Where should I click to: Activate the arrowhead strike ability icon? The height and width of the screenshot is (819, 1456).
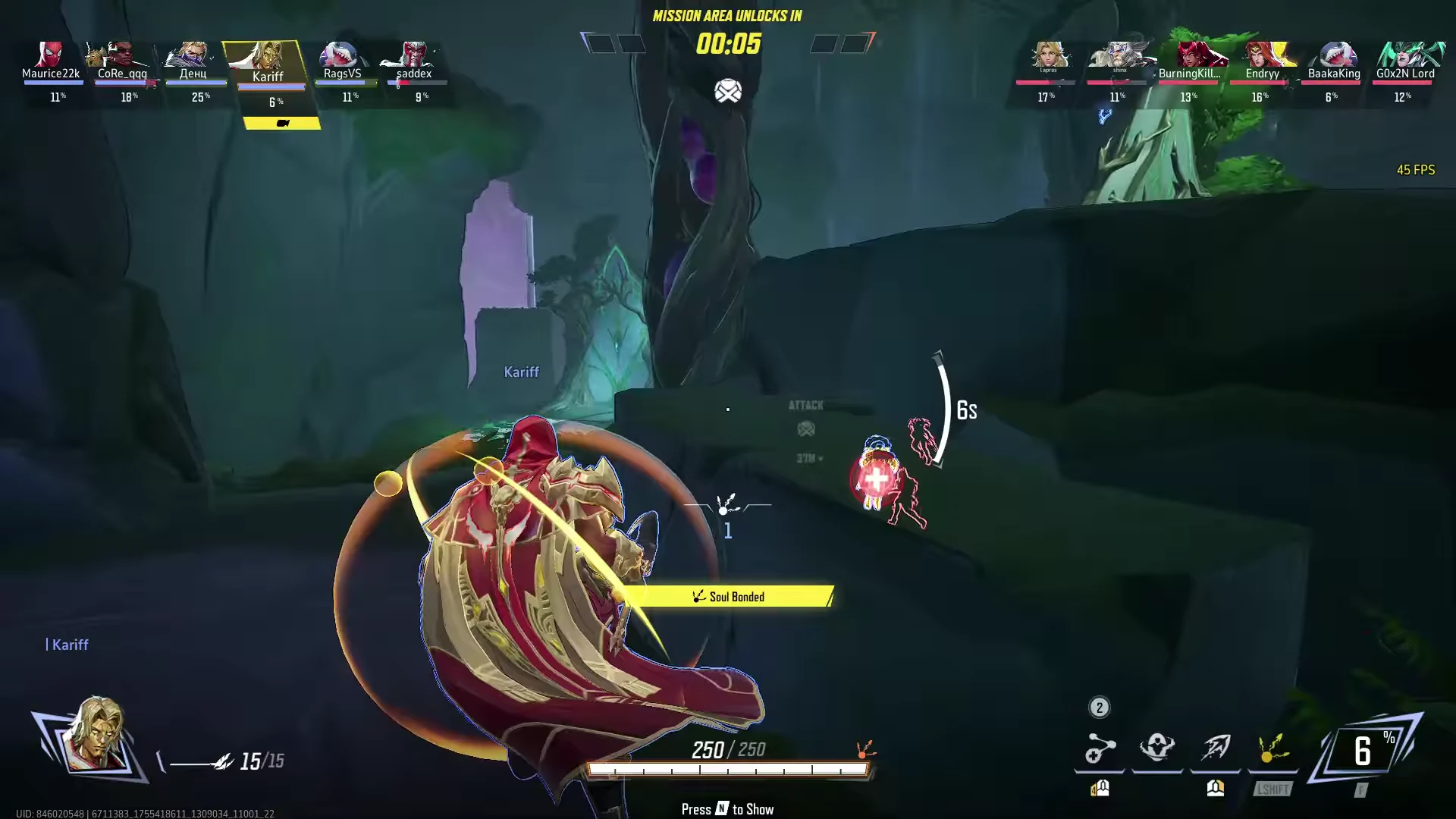tap(1215, 748)
